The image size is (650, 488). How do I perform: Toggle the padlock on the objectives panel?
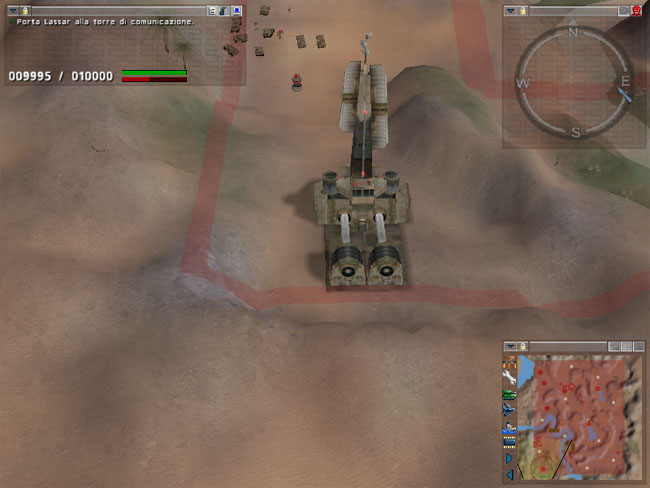pyautogui.click(x=24, y=10)
